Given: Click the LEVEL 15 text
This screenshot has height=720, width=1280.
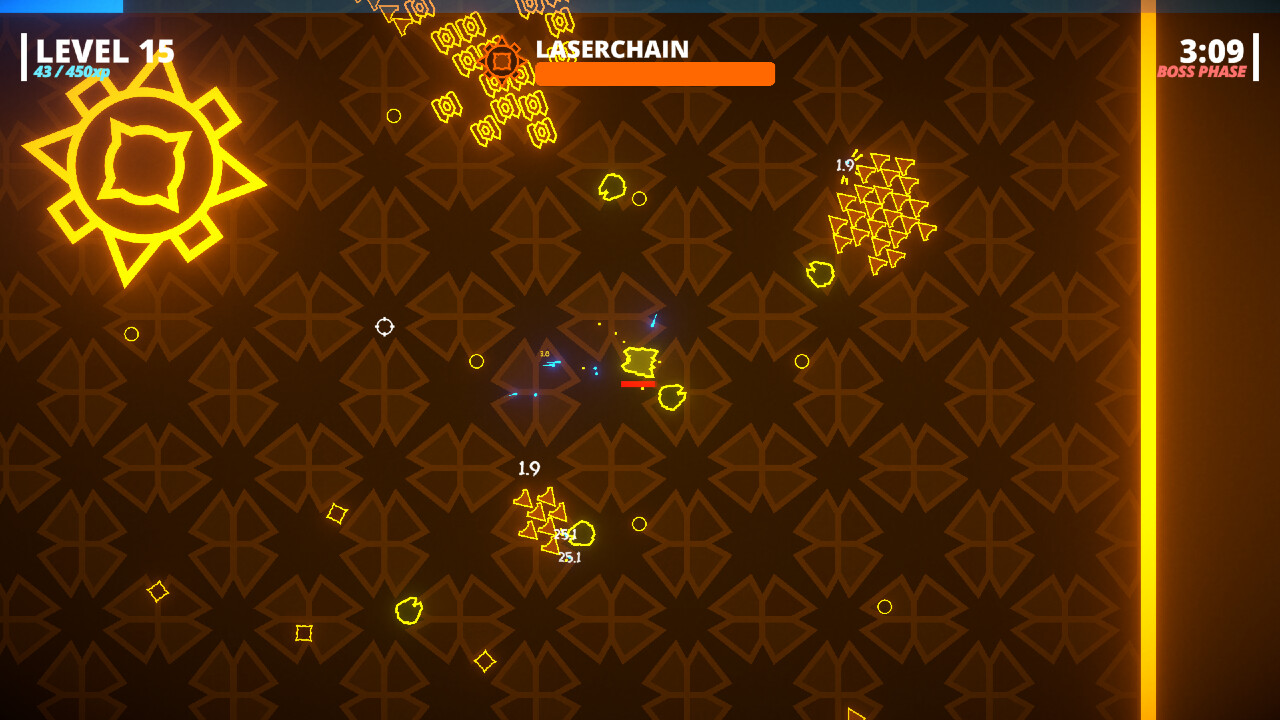Looking at the screenshot, I should [104, 48].
